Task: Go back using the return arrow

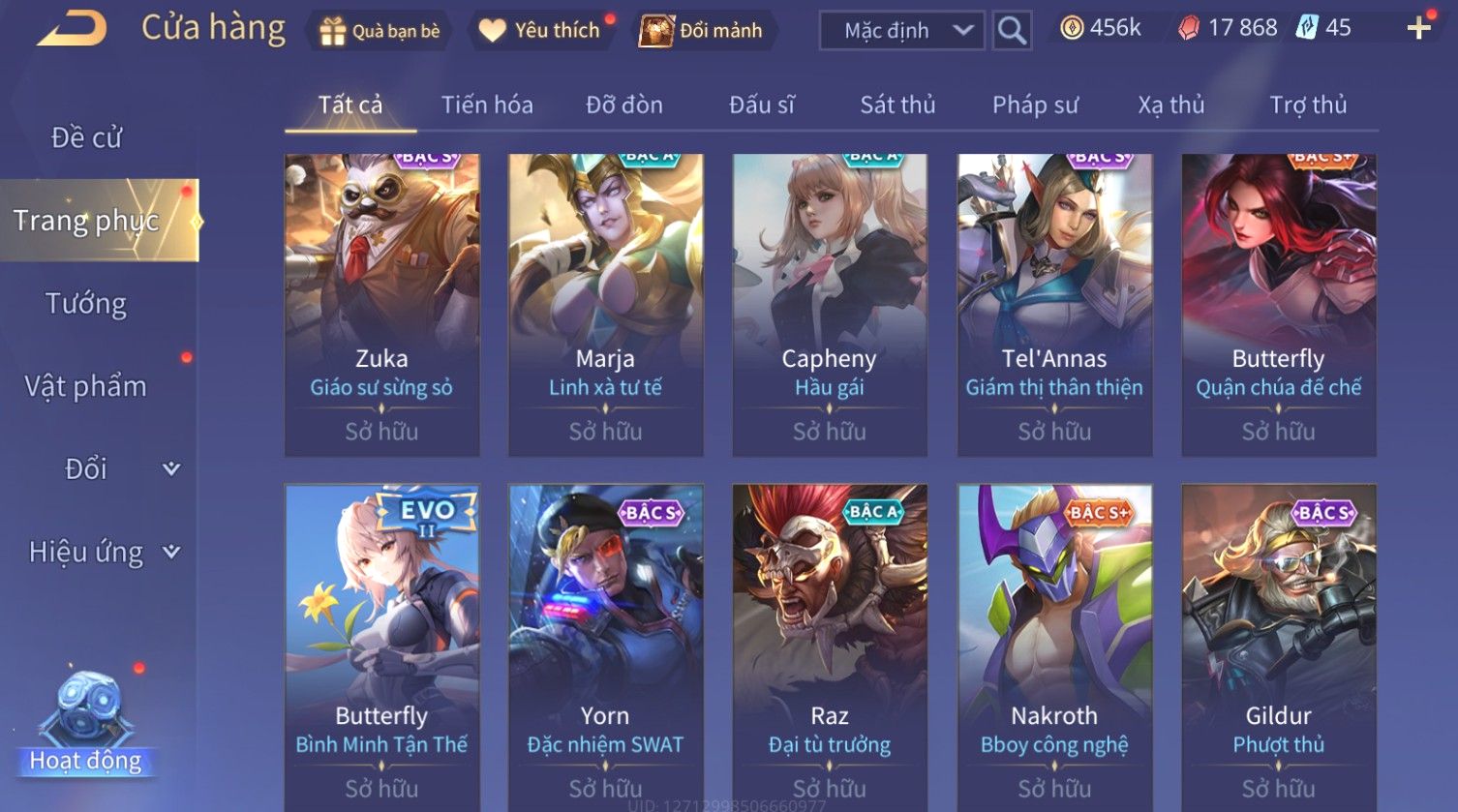Action: [x=73, y=29]
